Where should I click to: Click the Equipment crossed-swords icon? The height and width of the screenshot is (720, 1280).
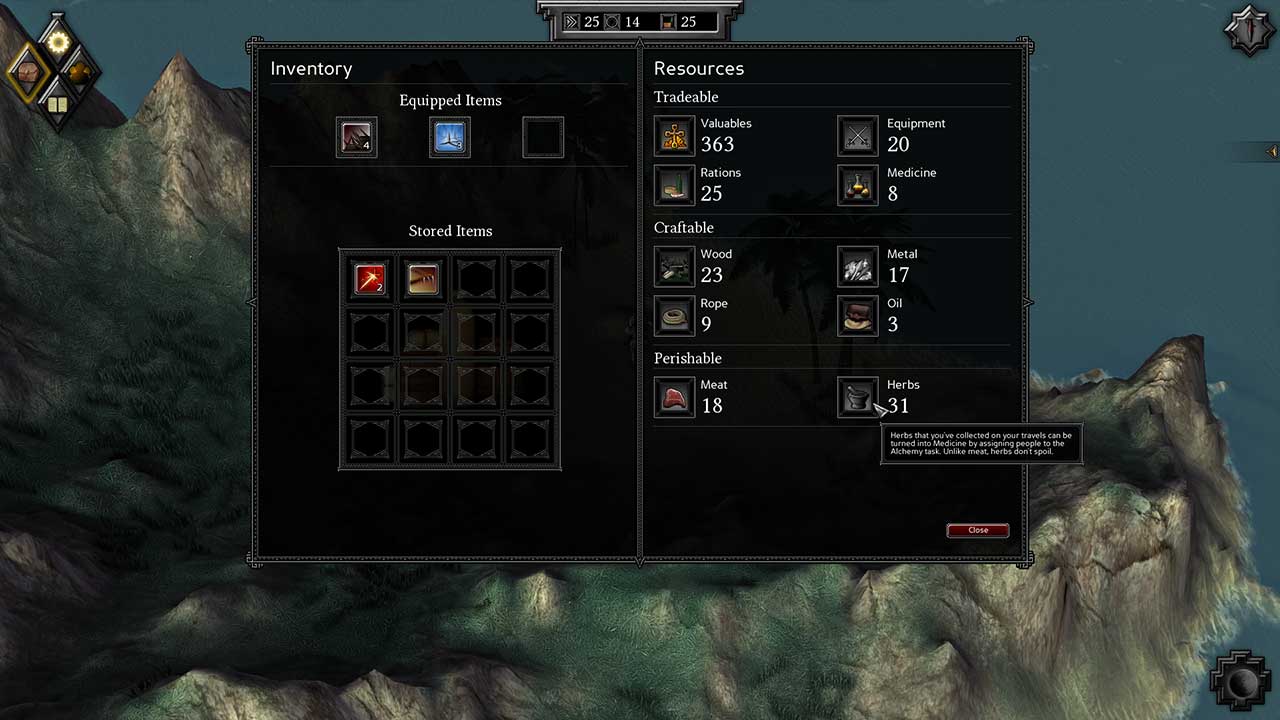(x=857, y=136)
